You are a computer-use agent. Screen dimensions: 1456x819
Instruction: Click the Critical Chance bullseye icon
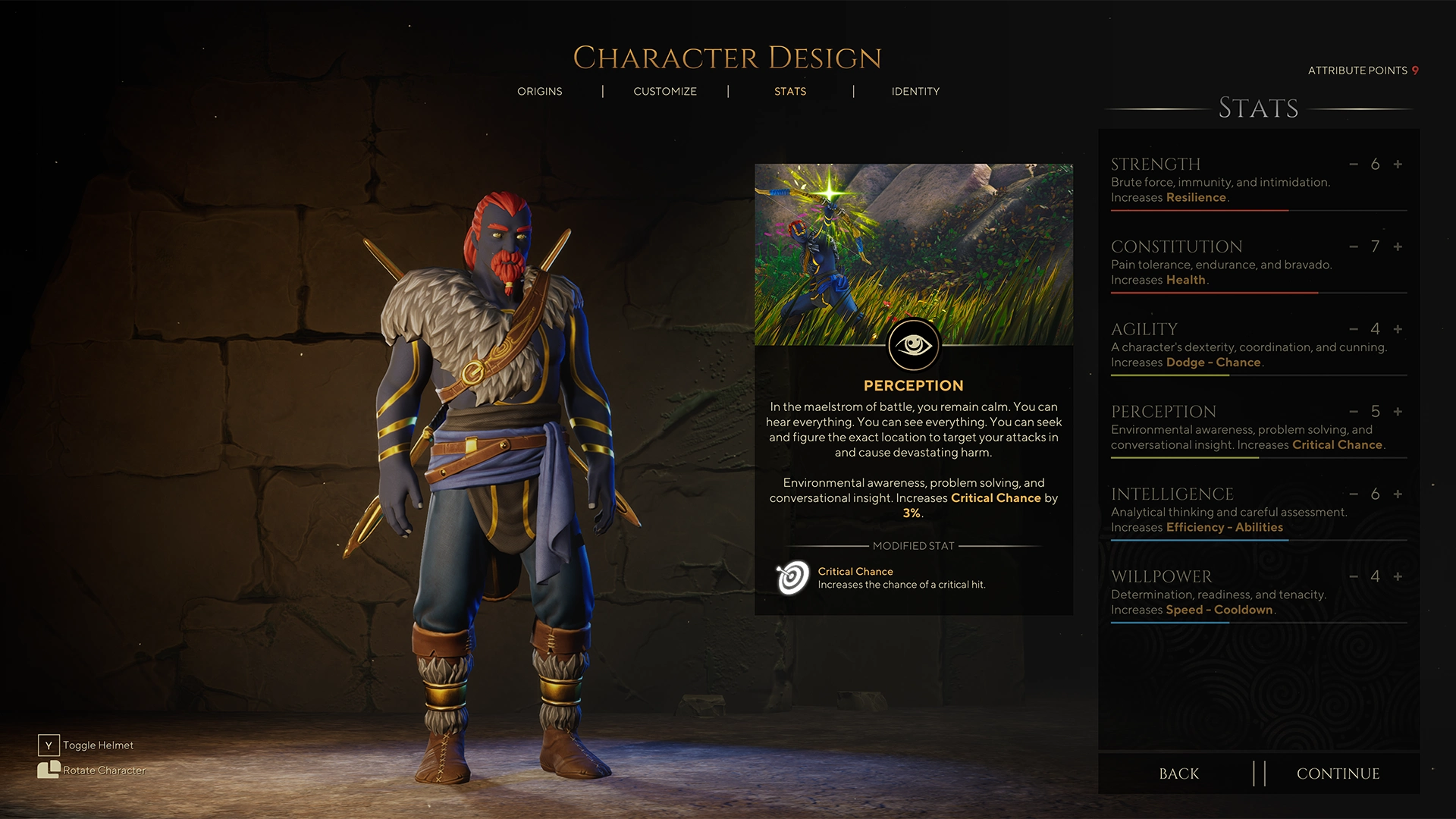pos(792,578)
